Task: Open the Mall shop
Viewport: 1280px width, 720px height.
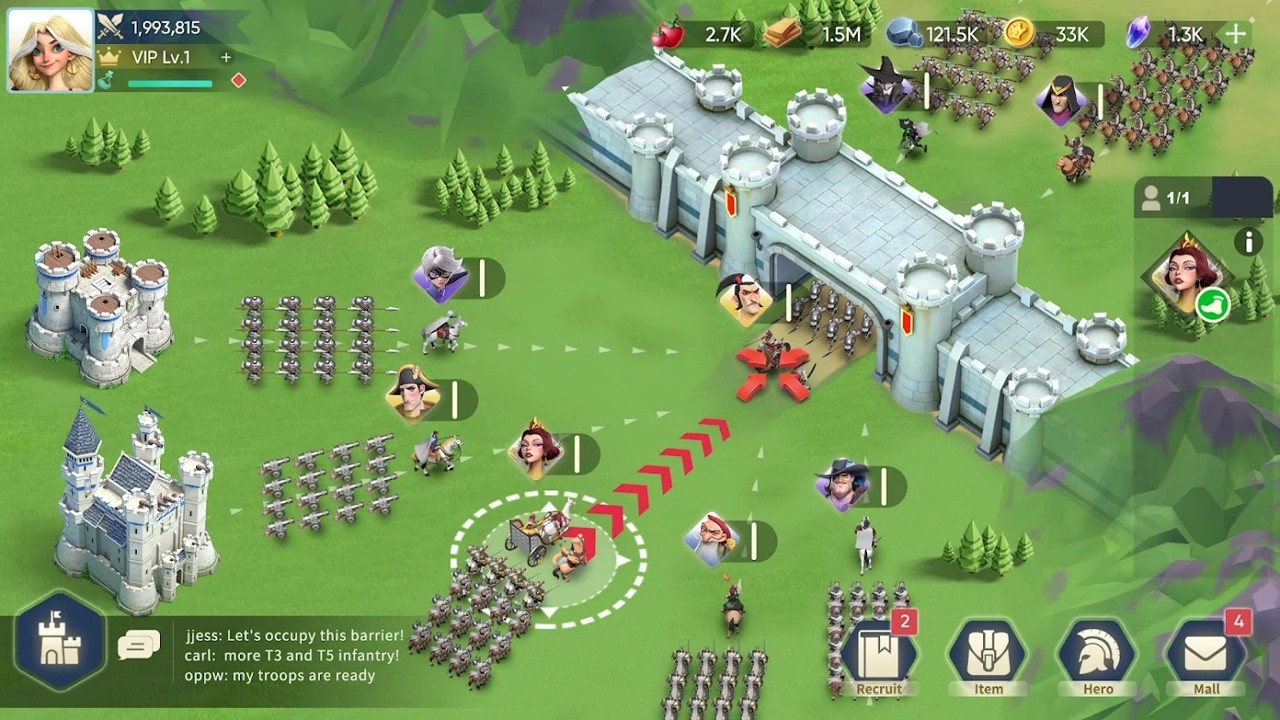Action: 1206,657
